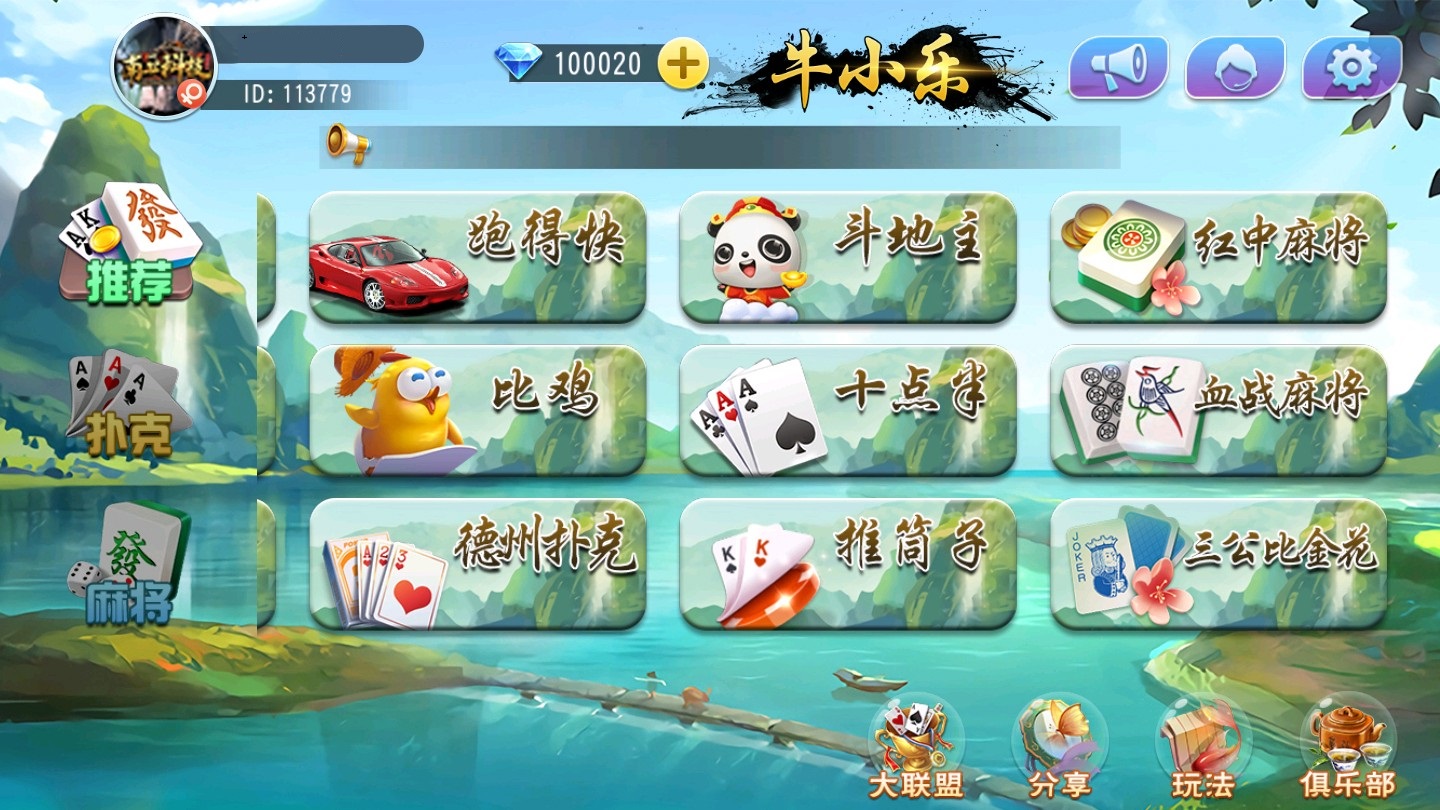
Task: Open the megaphone announcements button
Action: [x=1118, y=67]
